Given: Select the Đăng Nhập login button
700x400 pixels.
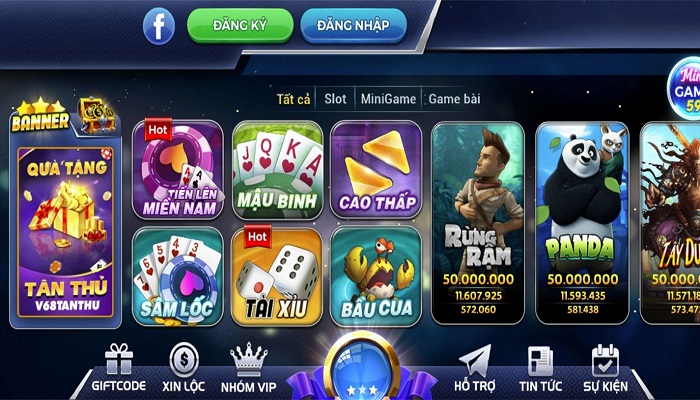Looking at the screenshot, I should (x=339, y=25).
